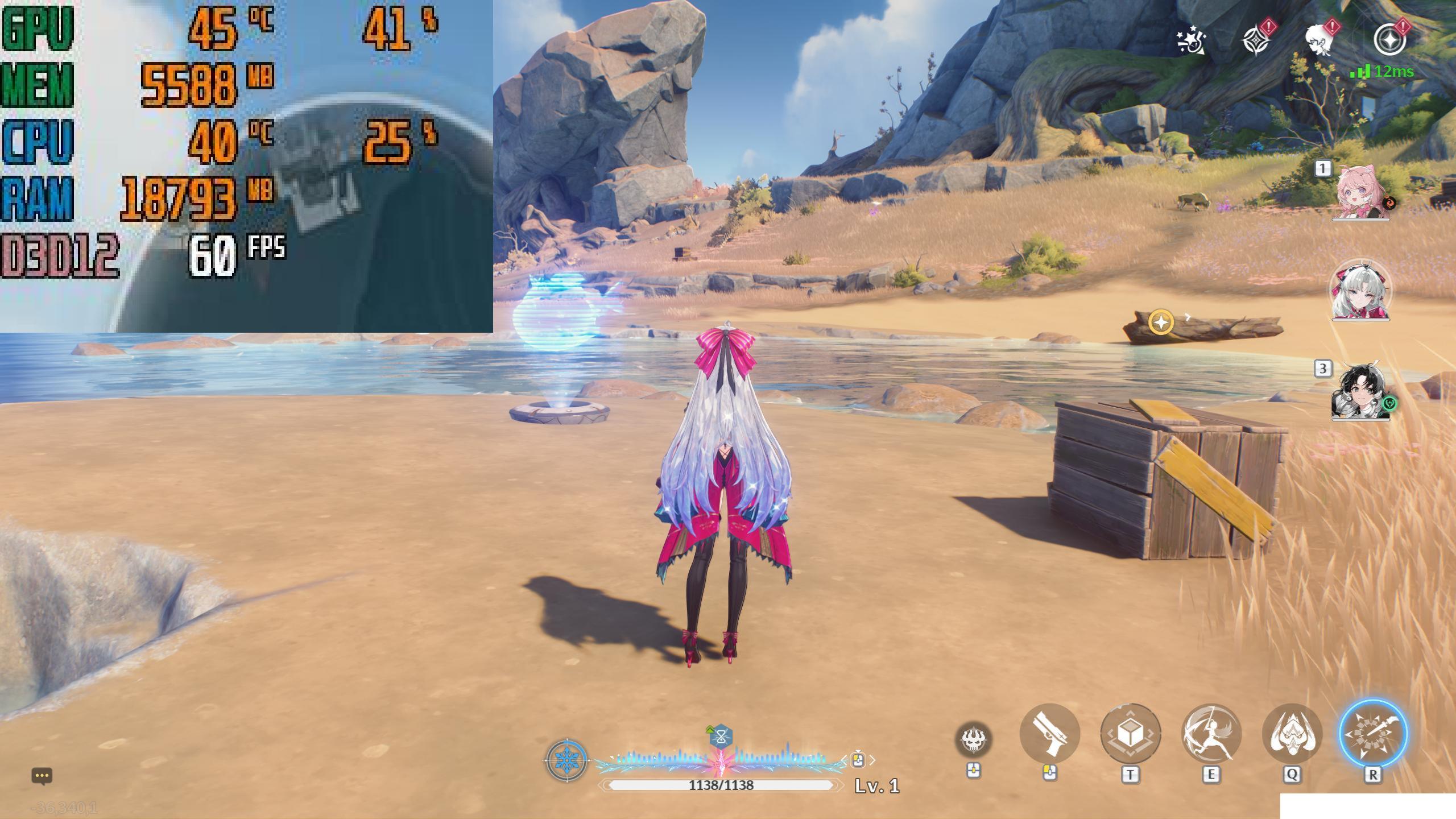Select the hexagonal hourglass buff icon

click(x=721, y=738)
